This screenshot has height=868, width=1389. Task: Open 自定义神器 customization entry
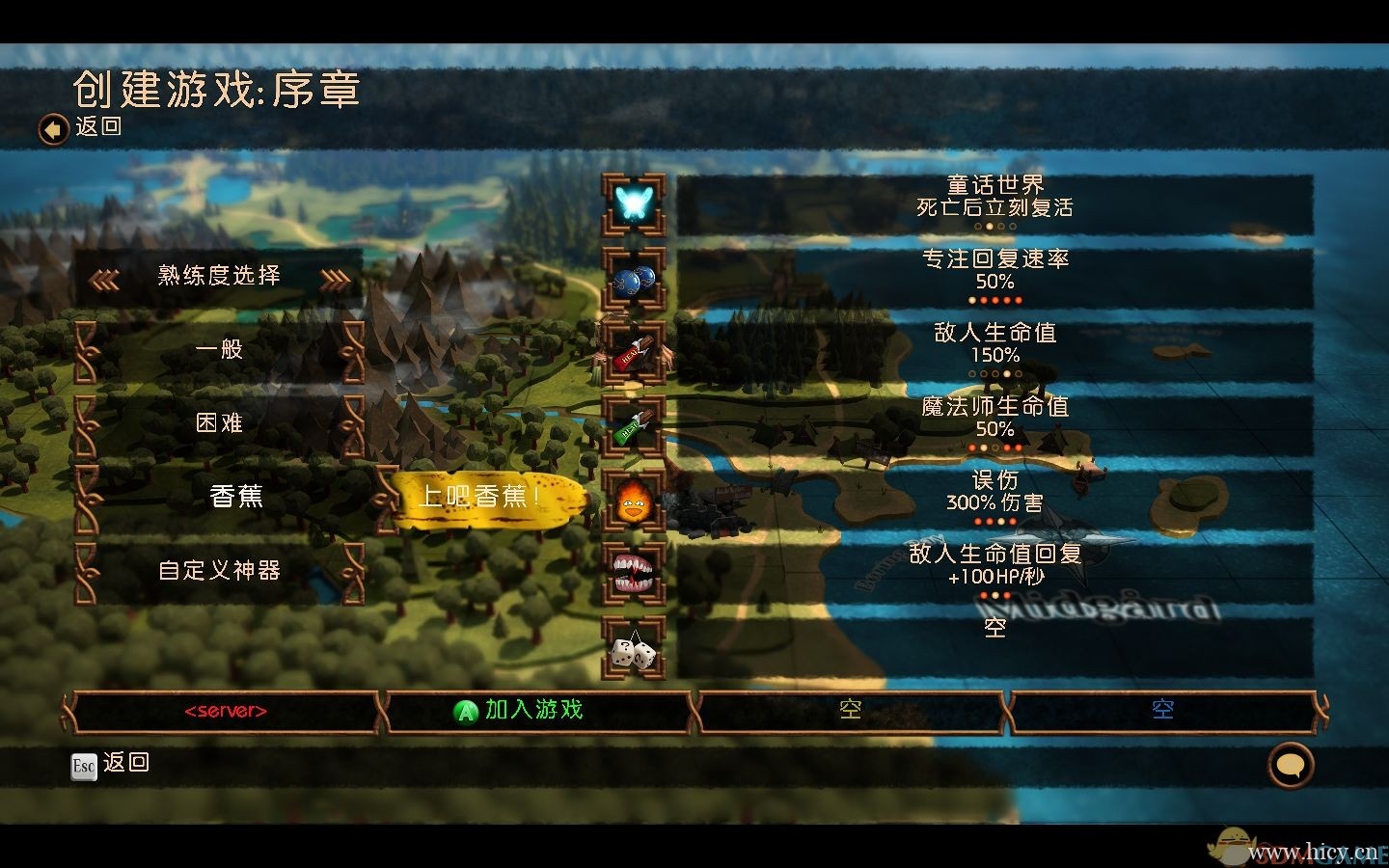(x=219, y=570)
